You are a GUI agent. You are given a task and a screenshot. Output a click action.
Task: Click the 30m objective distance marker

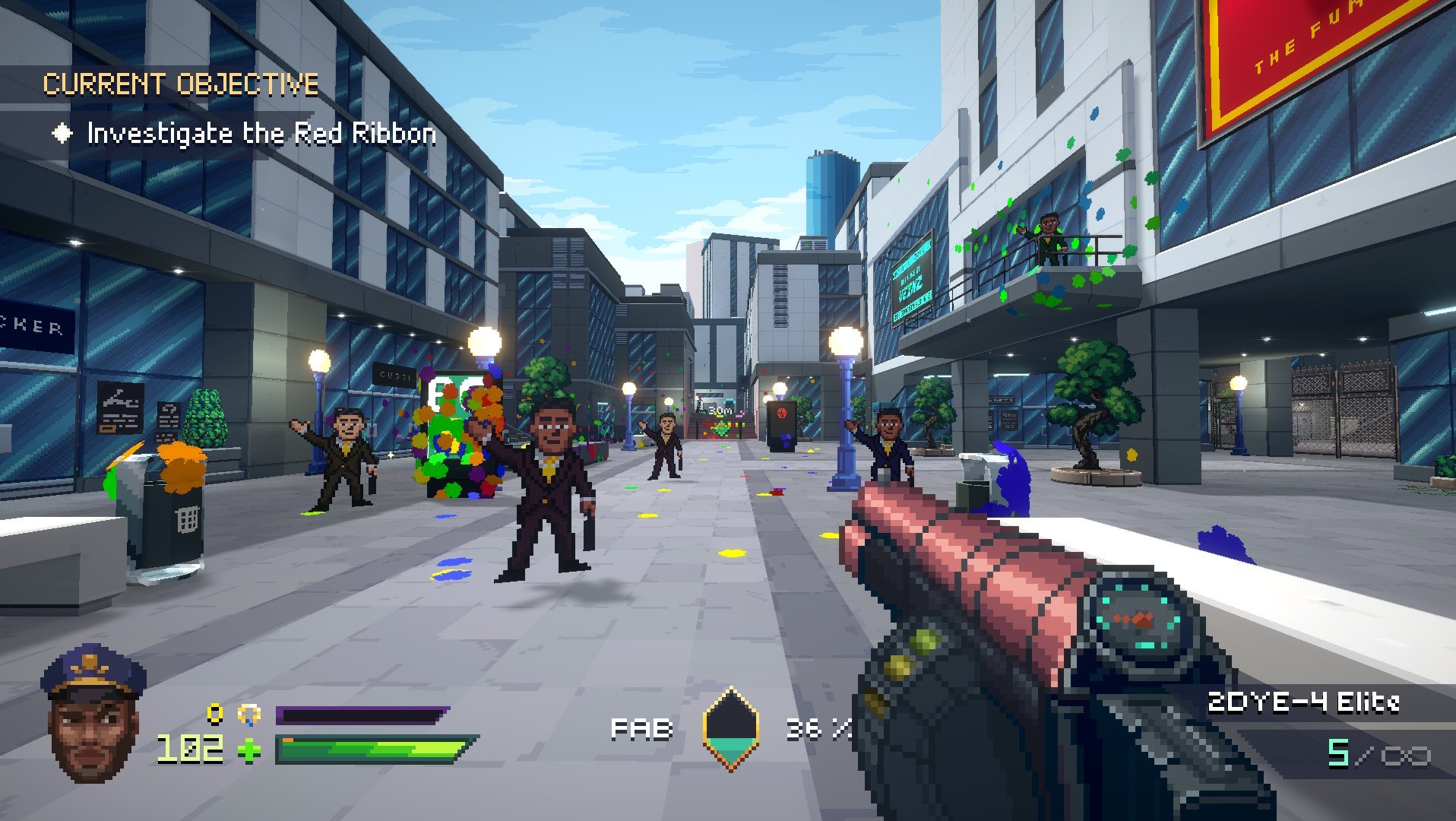point(720,410)
